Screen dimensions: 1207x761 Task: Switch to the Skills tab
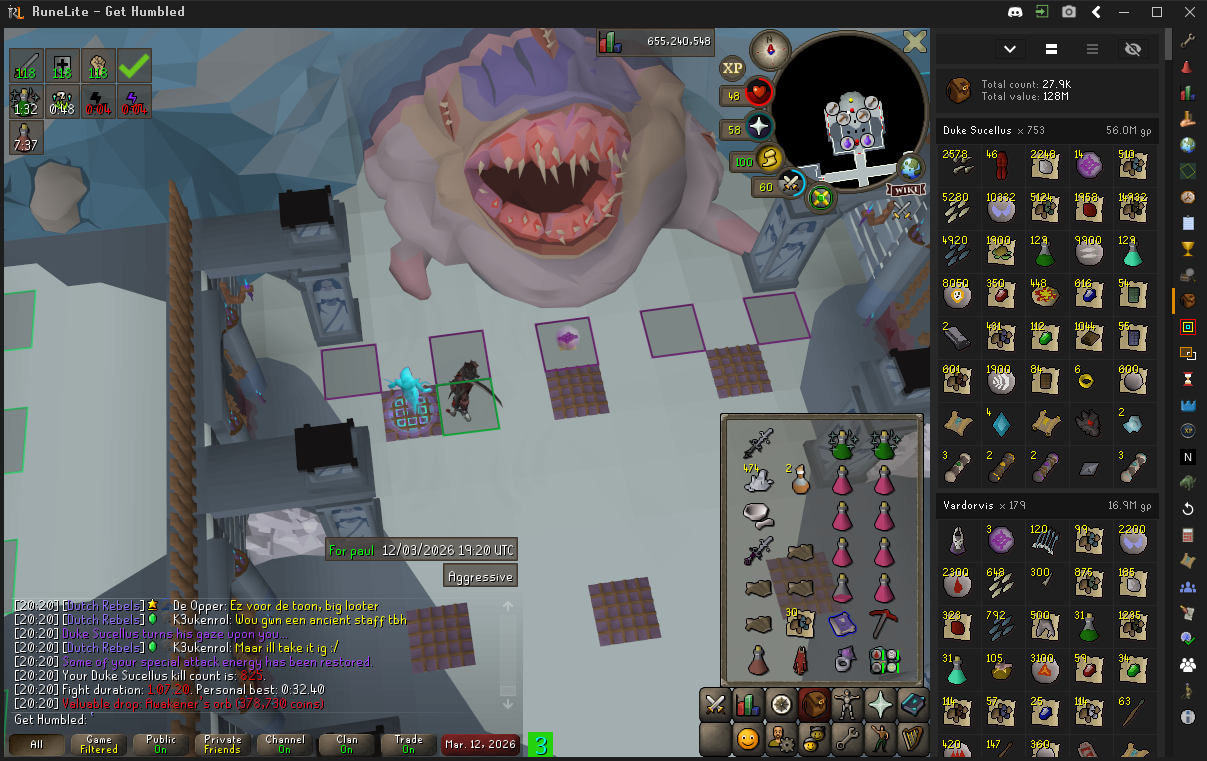point(748,704)
